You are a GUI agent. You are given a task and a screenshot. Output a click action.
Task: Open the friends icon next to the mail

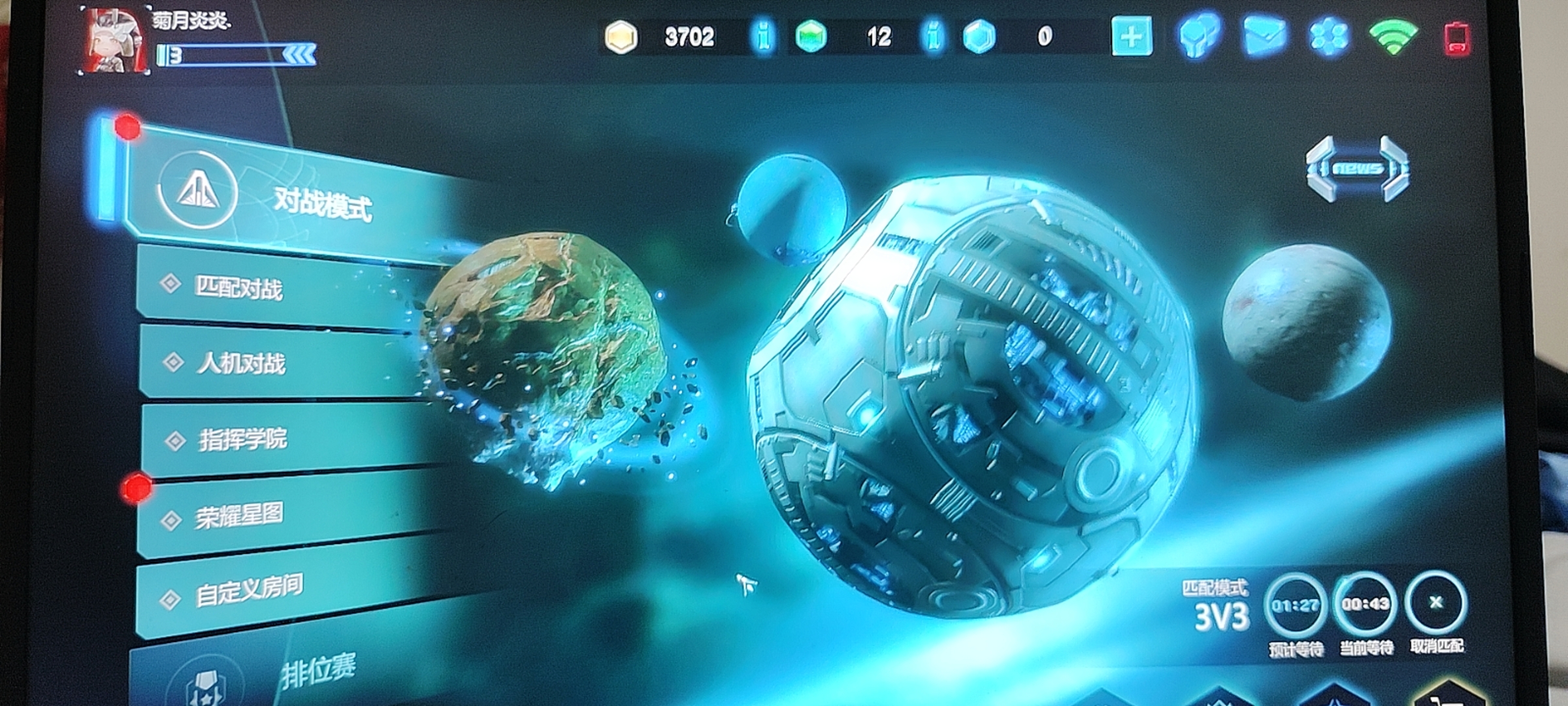pos(1200,36)
